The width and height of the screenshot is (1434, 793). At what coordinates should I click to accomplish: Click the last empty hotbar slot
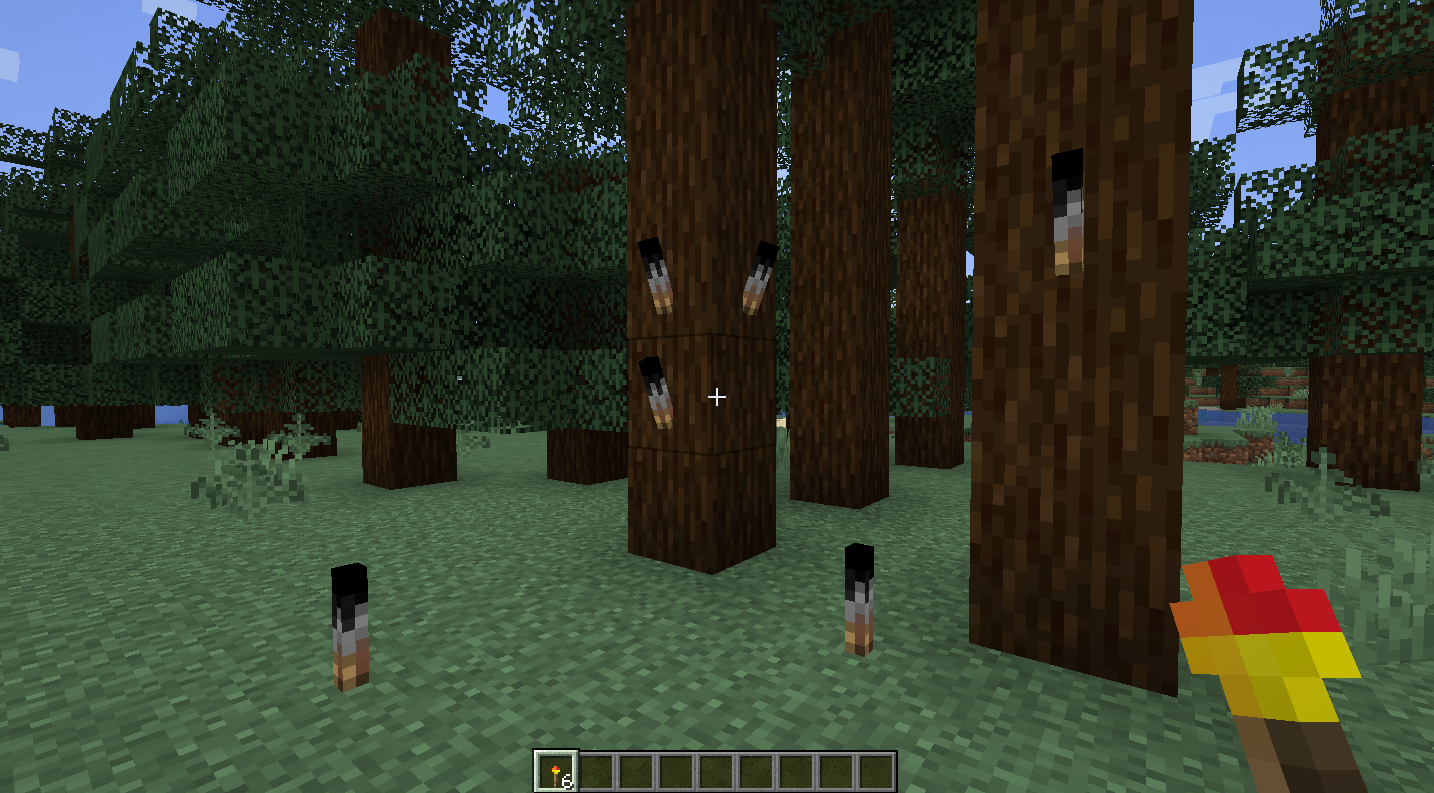click(x=877, y=769)
